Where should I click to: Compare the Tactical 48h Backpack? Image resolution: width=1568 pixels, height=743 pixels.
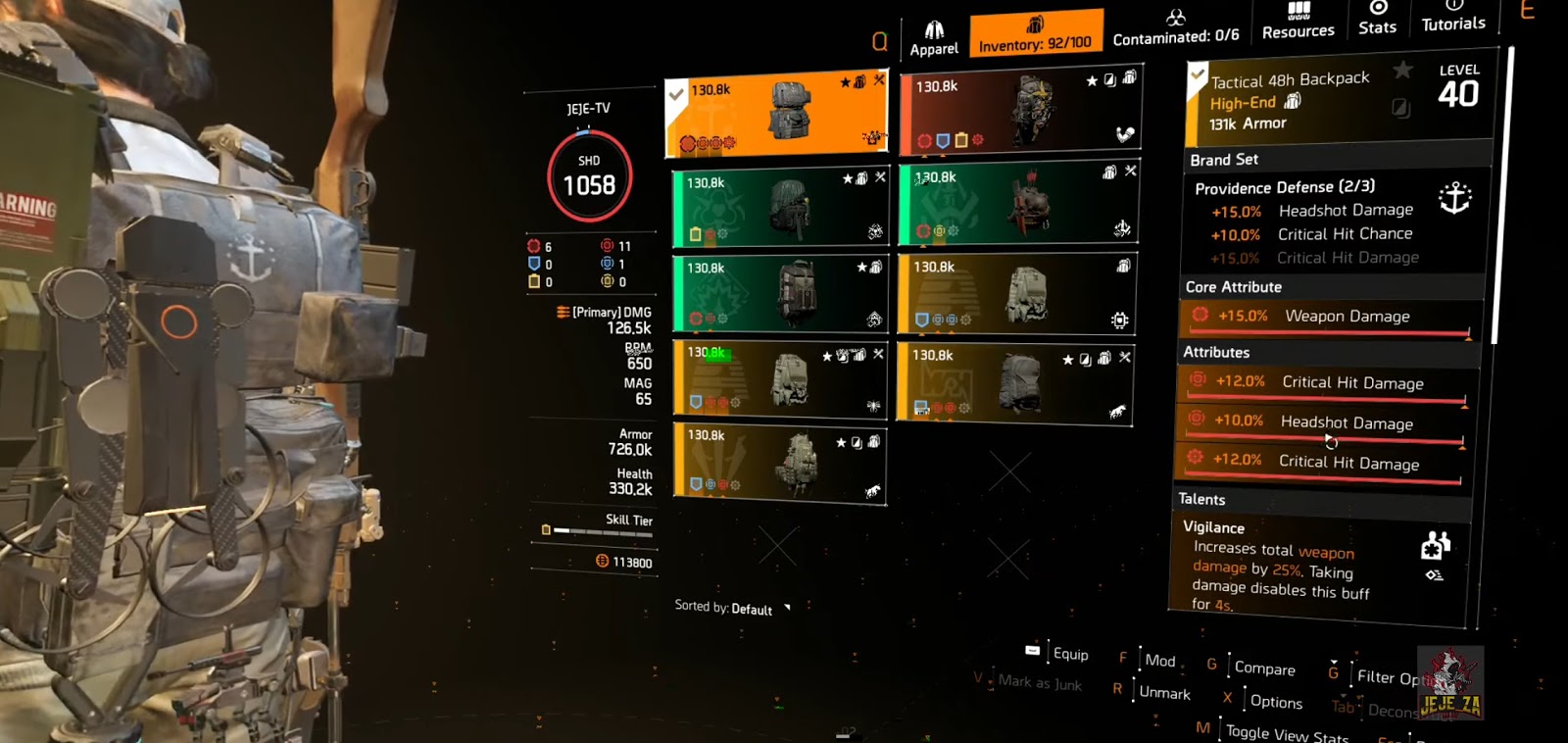1267,669
